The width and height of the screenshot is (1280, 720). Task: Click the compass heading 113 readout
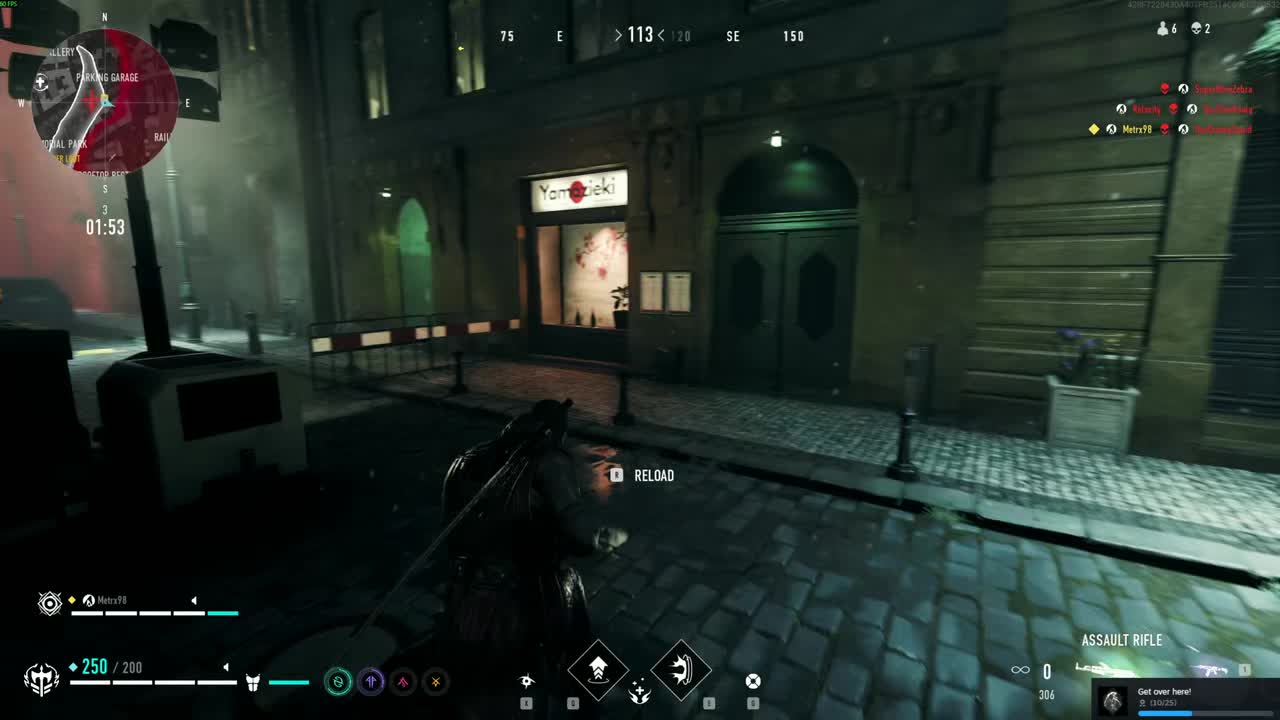point(640,36)
